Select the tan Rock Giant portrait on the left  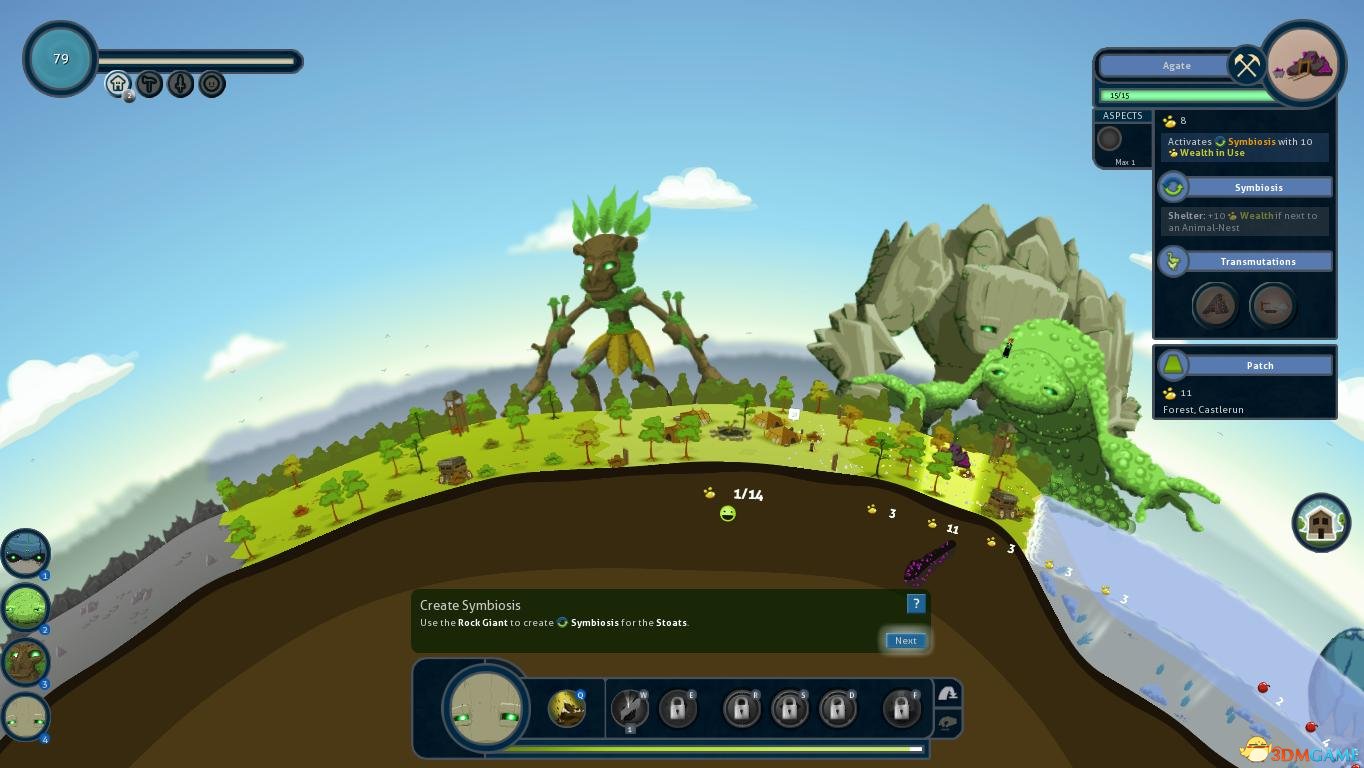click(25, 717)
